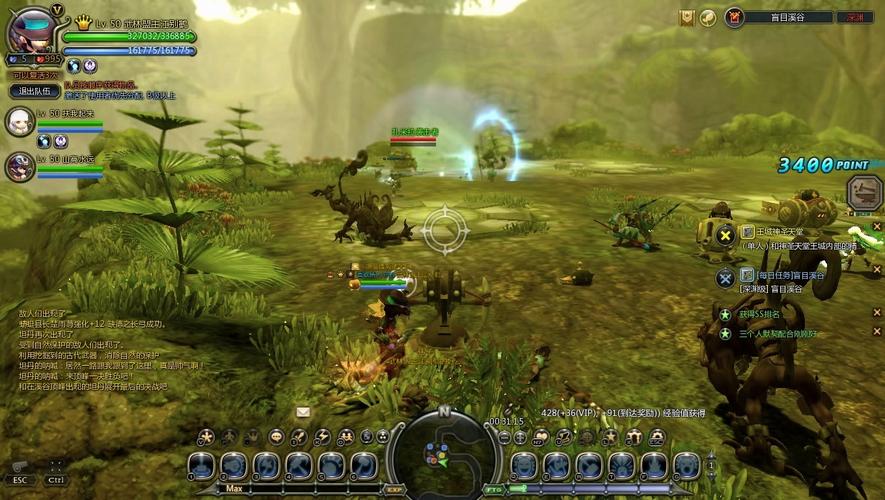Viewport: 885px width, 500px height.
Task: Select the white-haired party member portrait
Action: 19,122
